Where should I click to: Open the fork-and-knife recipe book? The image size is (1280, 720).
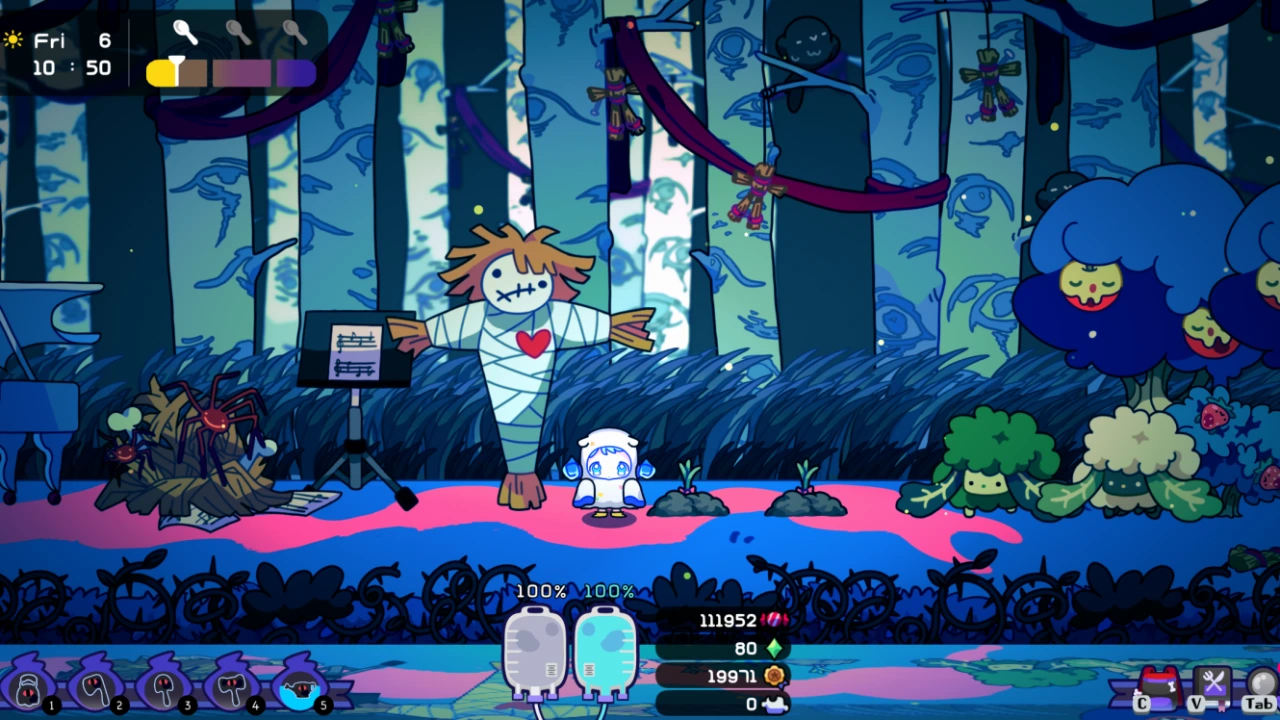click(x=1213, y=683)
